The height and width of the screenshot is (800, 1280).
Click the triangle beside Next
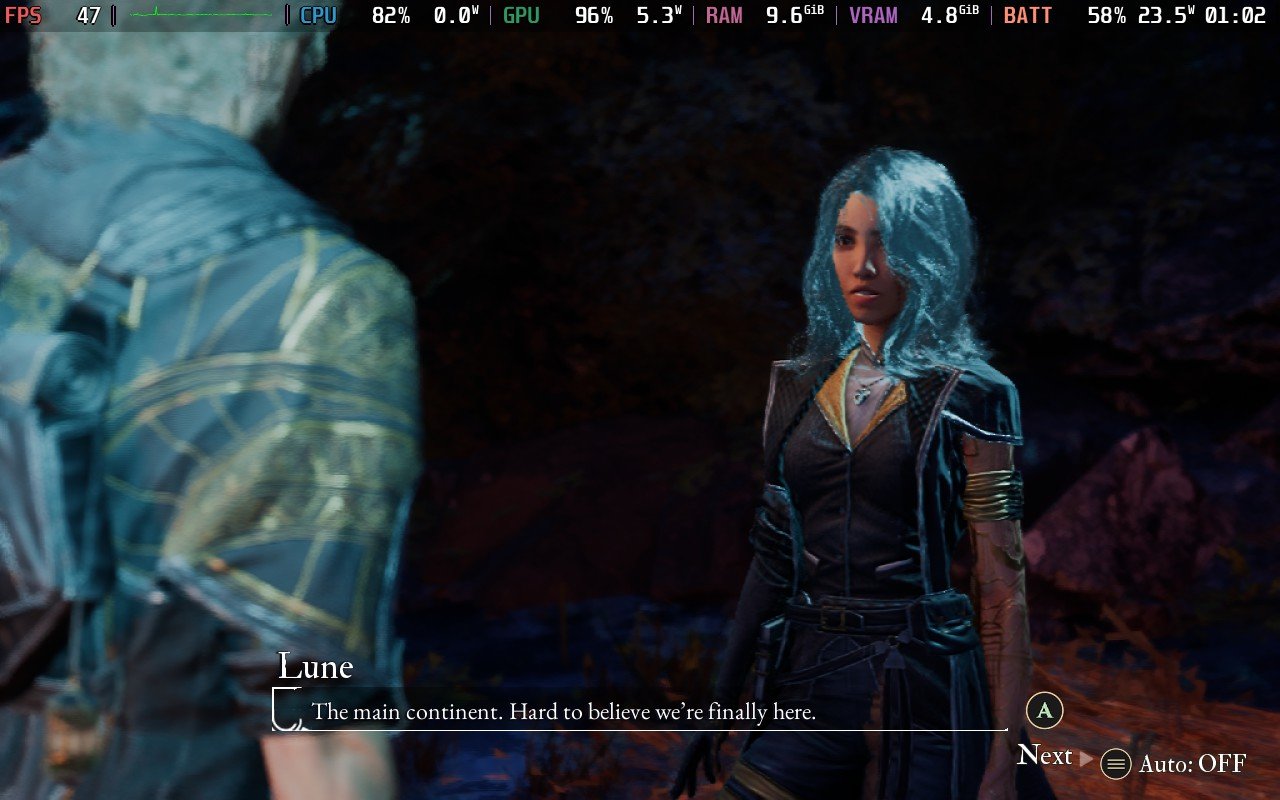click(1085, 757)
